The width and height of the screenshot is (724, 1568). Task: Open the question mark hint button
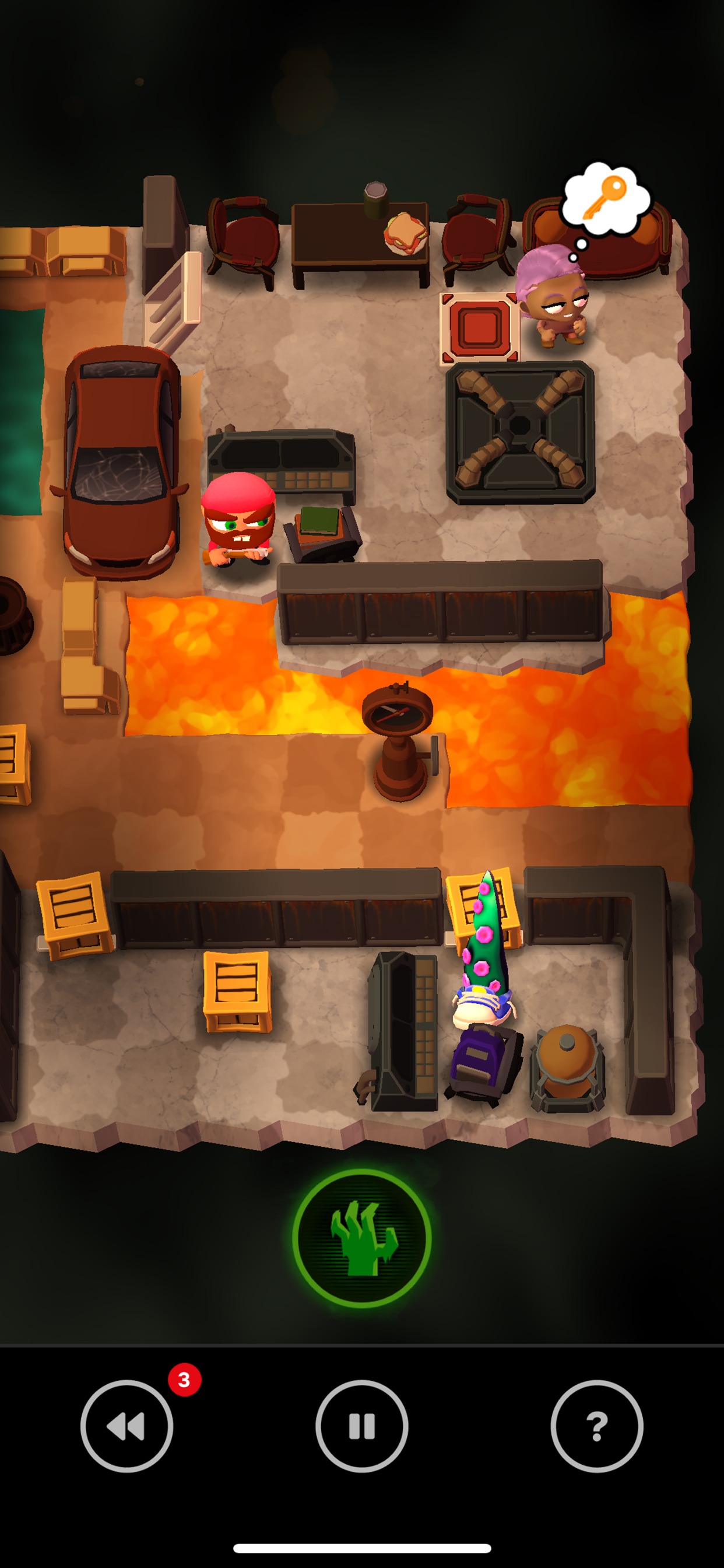click(597, 1426)
